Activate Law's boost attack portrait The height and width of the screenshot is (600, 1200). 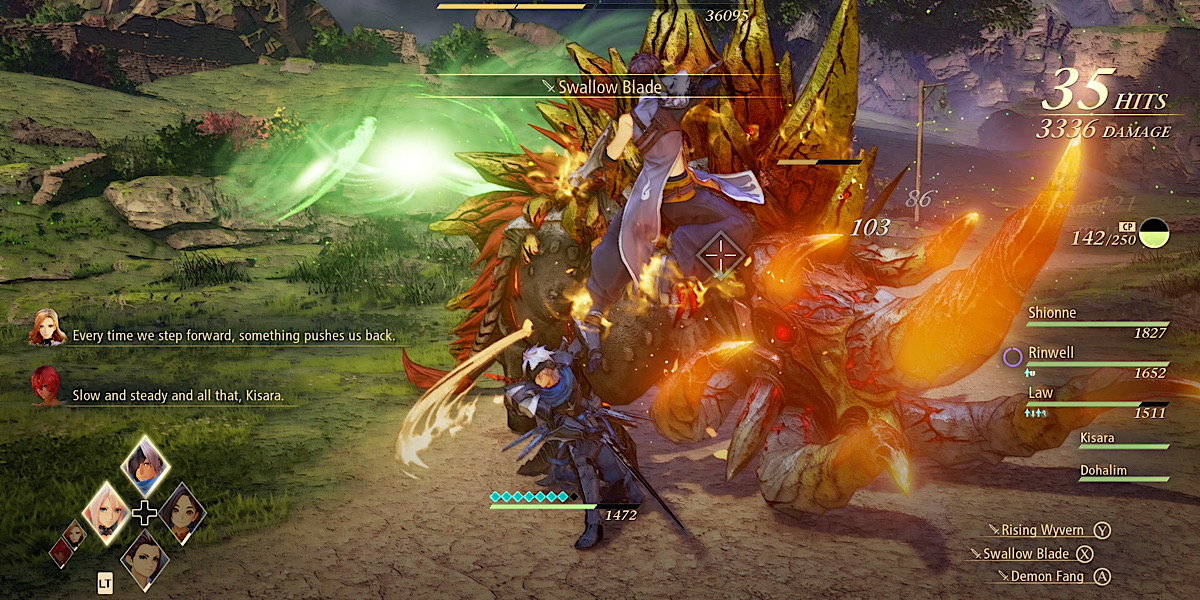145,559
